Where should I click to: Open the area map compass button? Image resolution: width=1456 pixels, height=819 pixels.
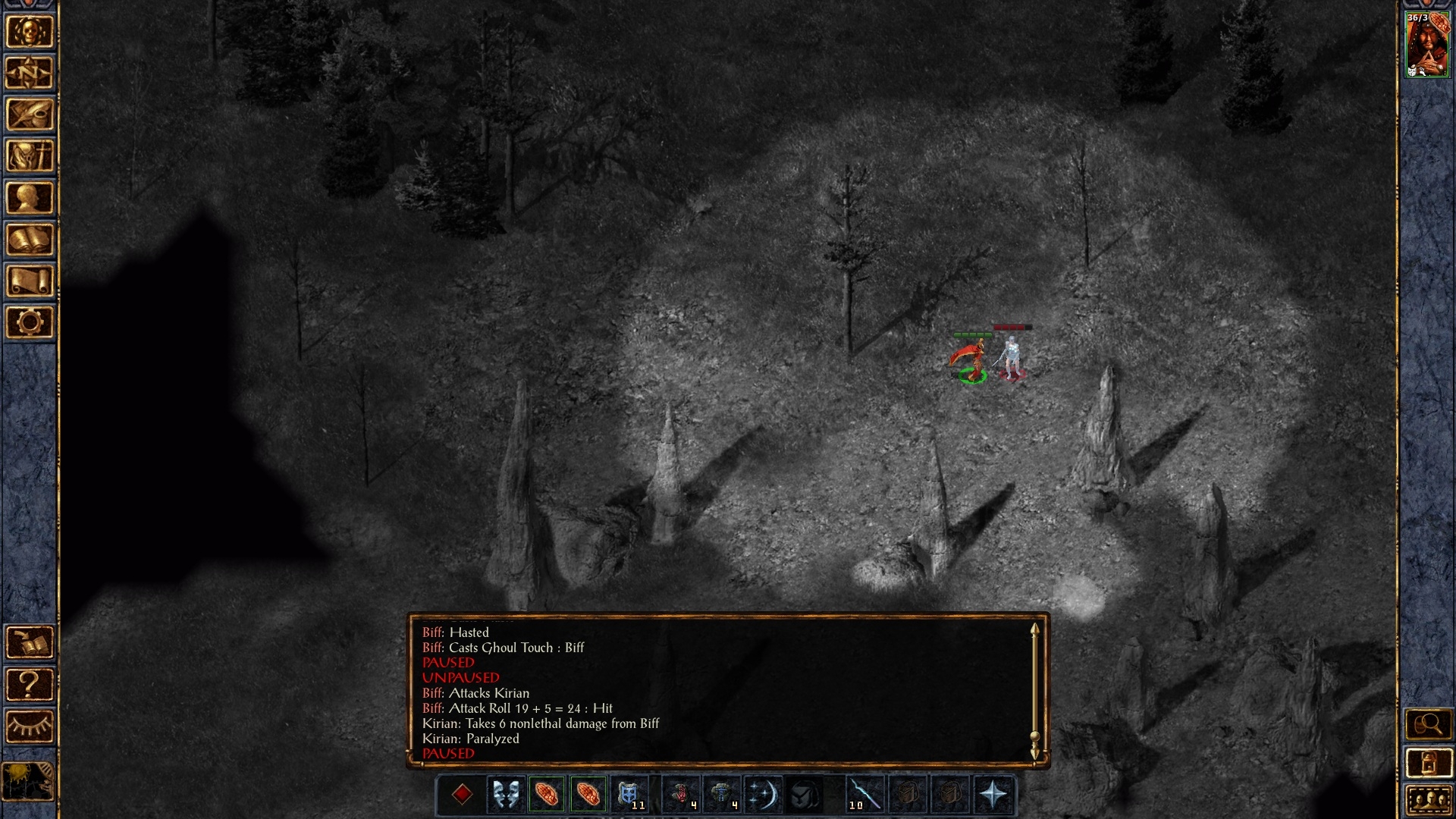click(30, 74)
